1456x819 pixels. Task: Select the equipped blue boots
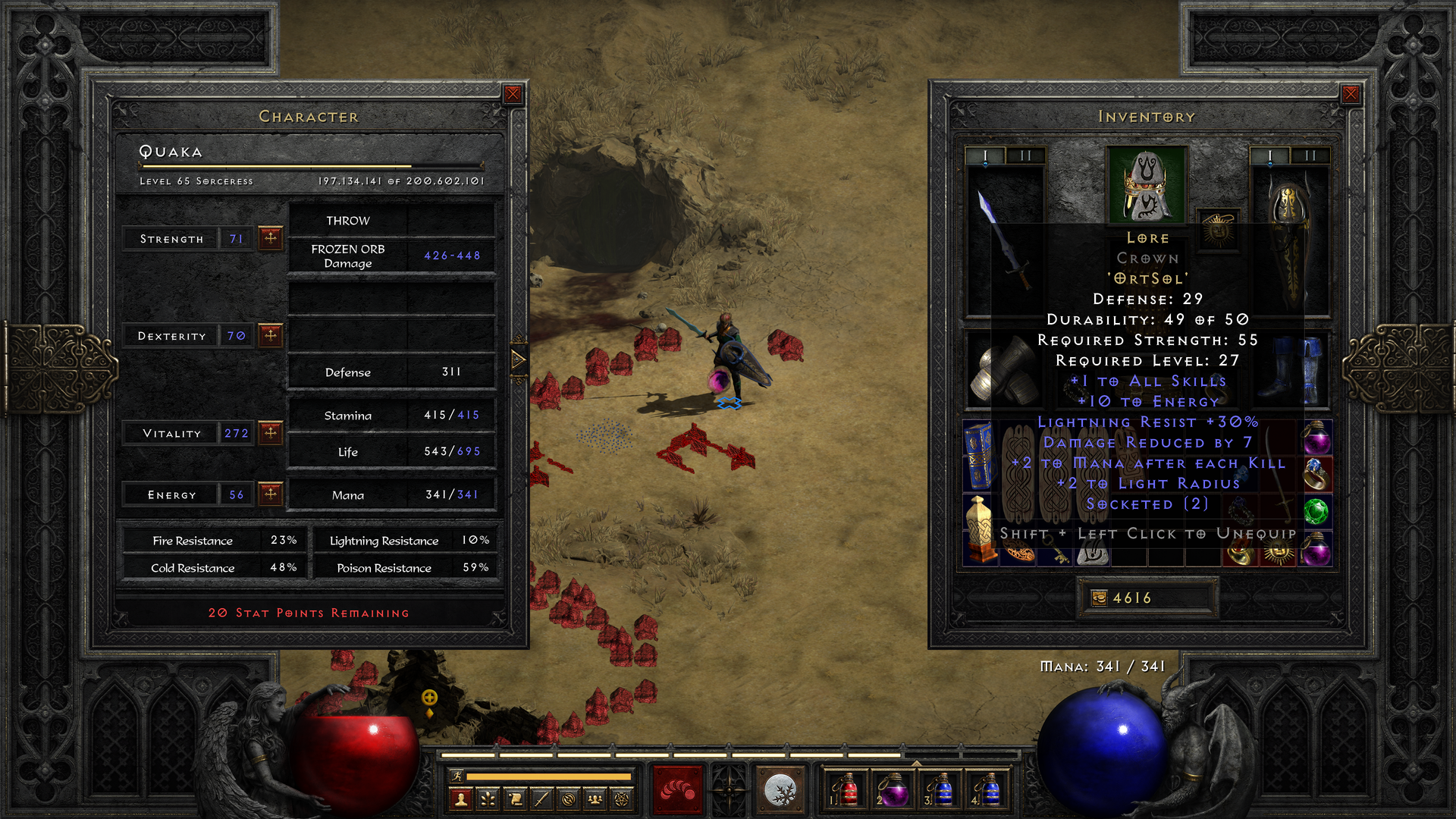(1291, 370)
